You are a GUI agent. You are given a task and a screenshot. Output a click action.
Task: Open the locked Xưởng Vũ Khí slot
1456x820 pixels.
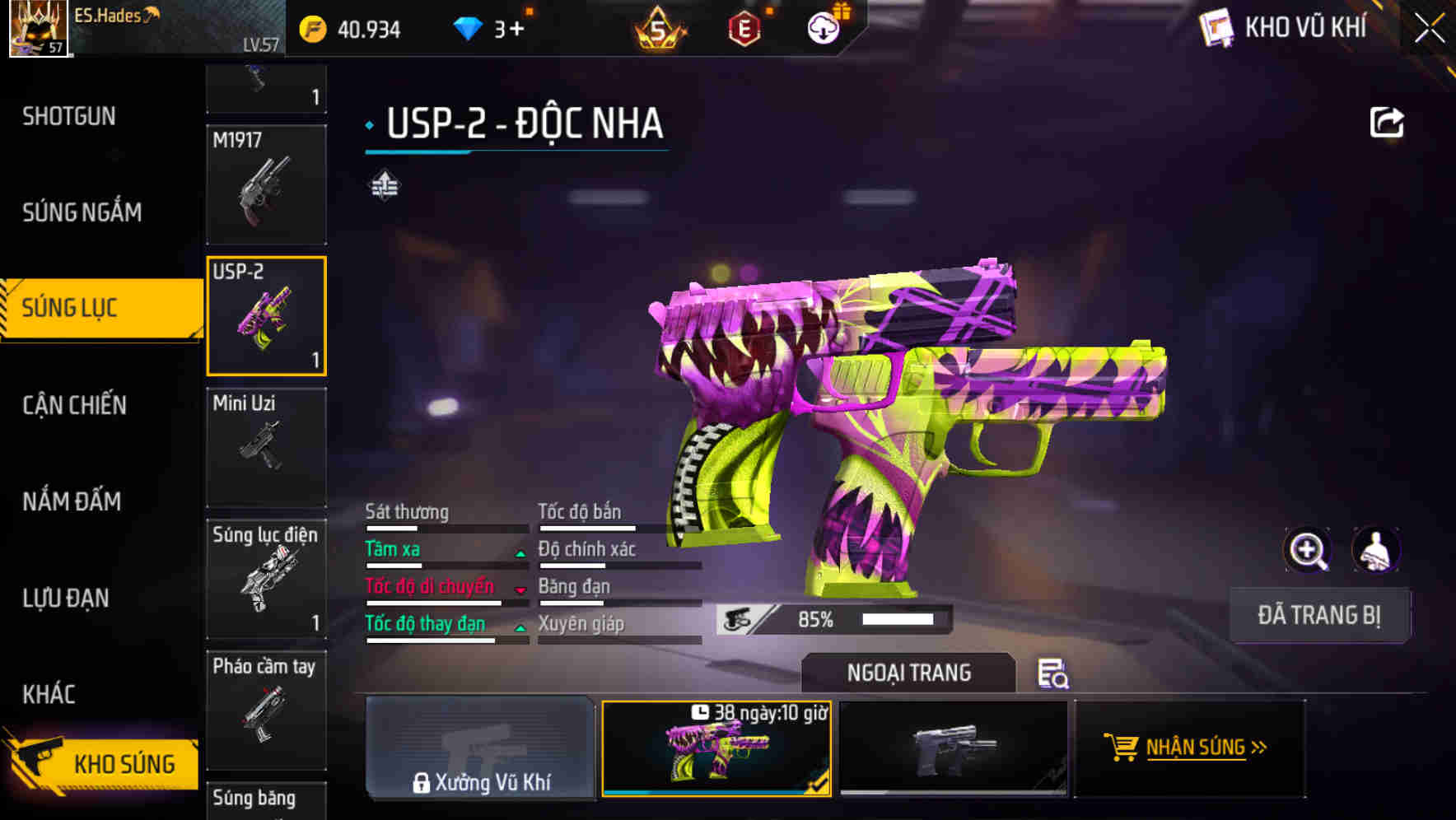point(480,748)
